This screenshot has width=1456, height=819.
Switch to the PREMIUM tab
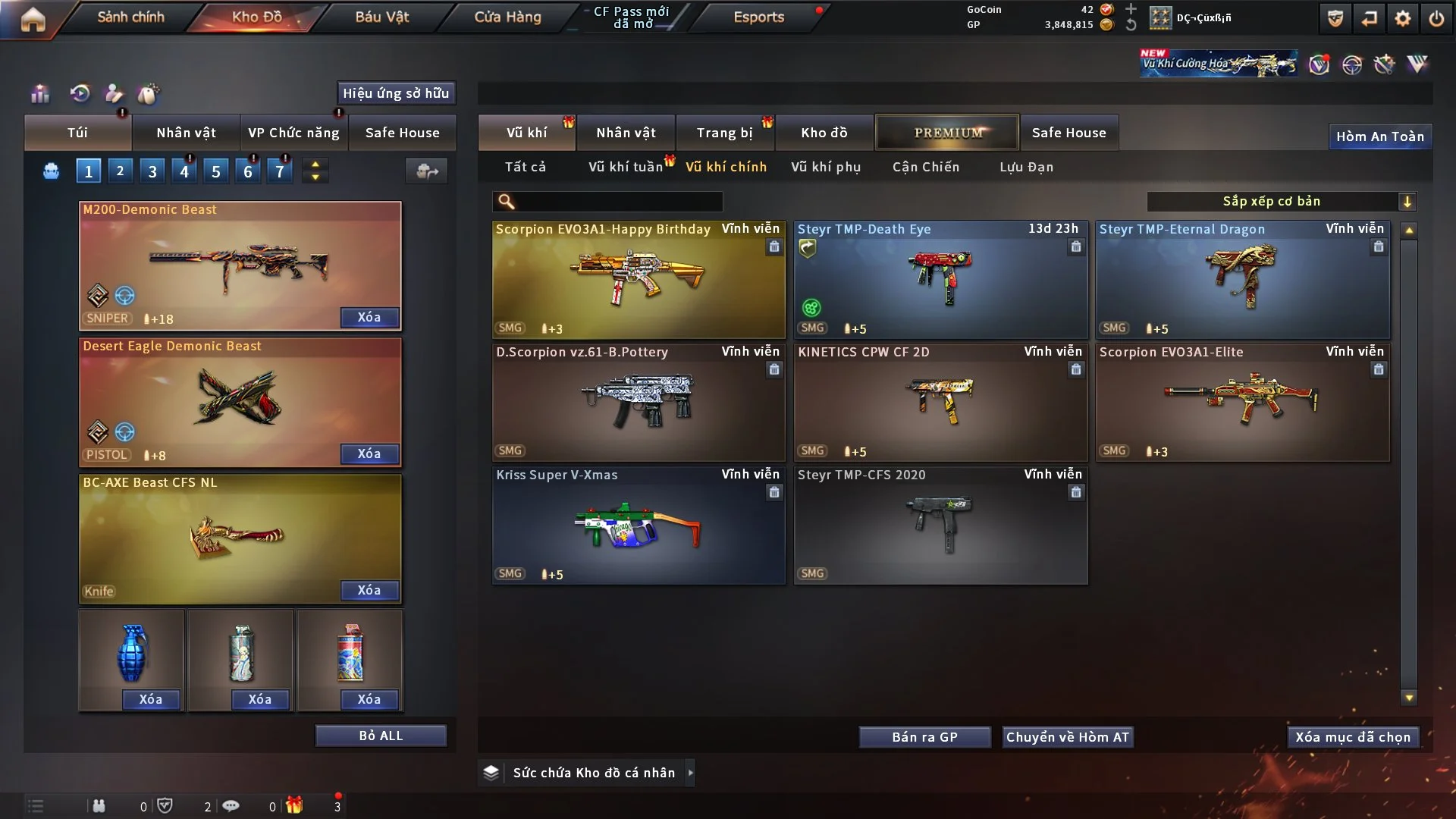coord(947,133)
